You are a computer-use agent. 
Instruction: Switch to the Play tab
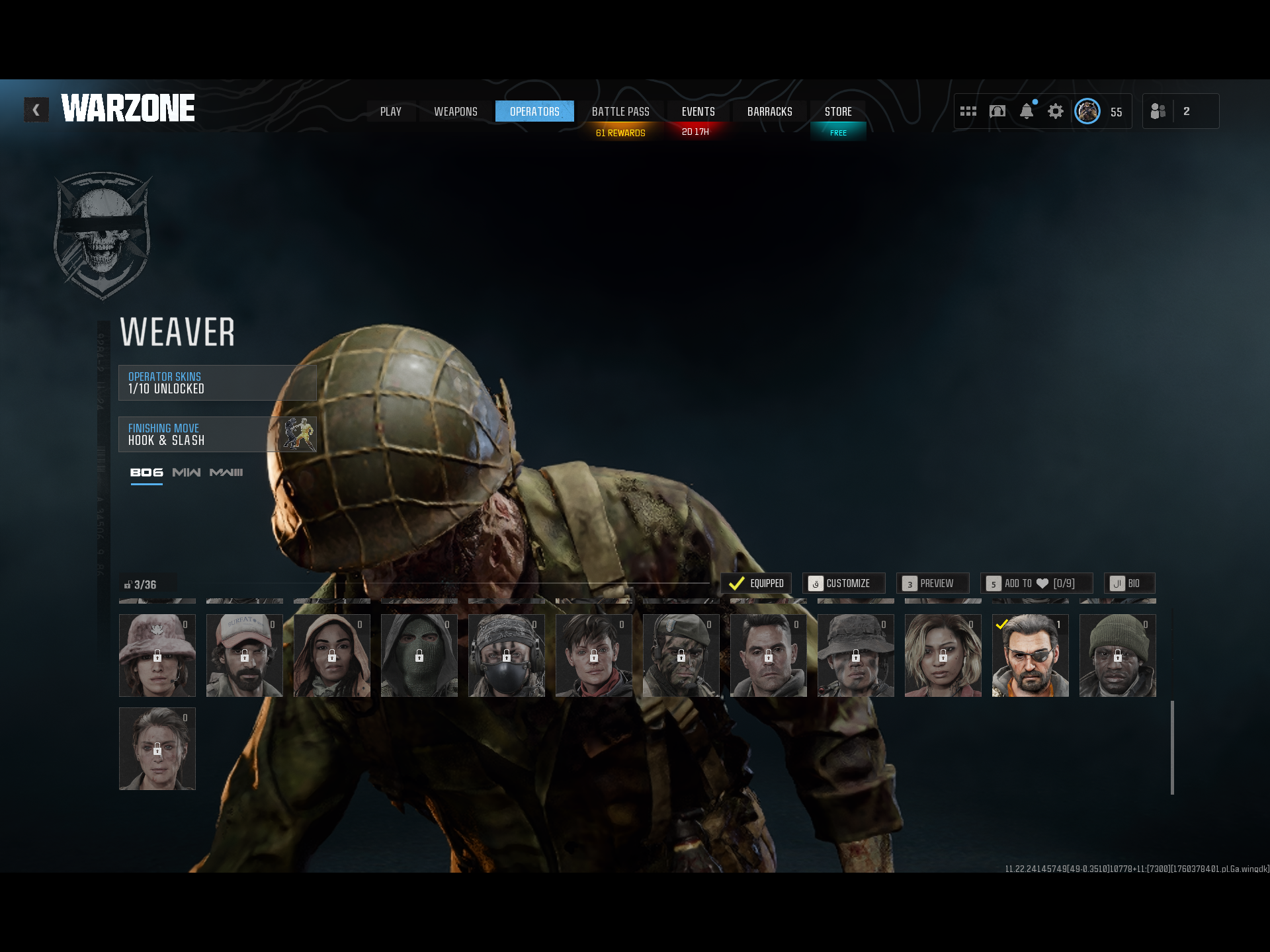point(391,112)
